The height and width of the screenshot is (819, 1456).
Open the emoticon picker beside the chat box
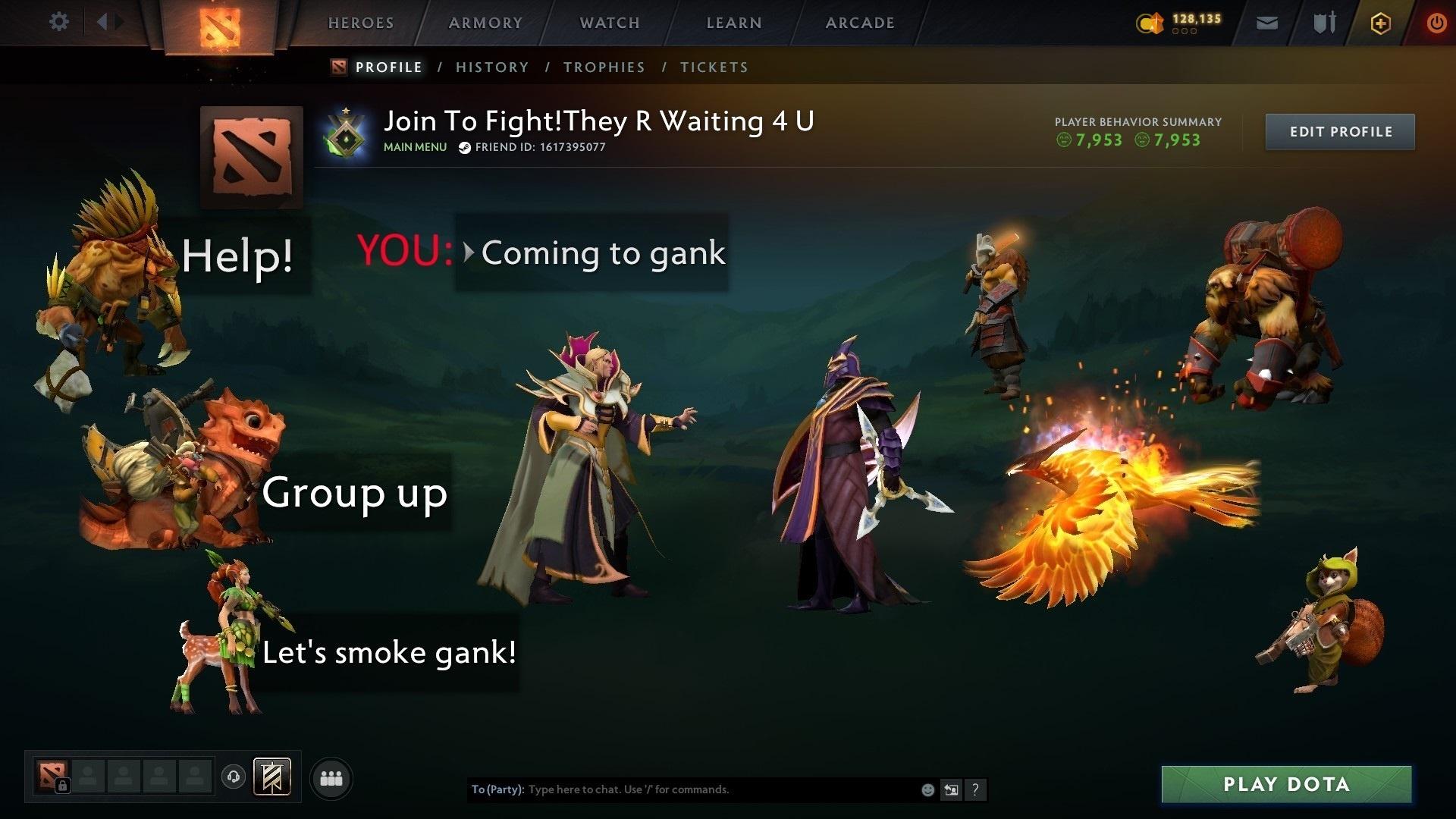tap(928, 789)
